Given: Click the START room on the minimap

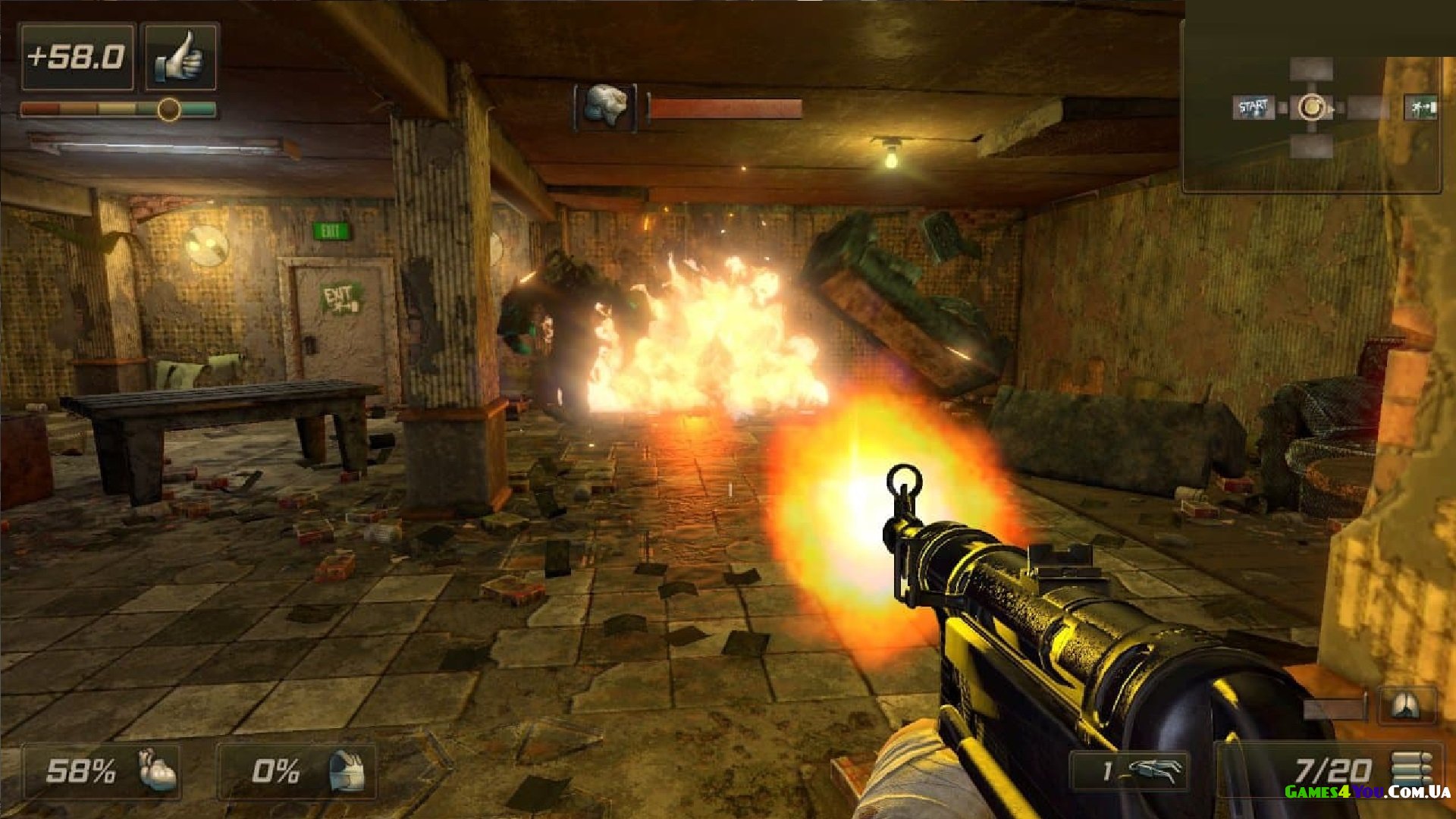Looking at the screenshot, I should [x=1253, y=108].
